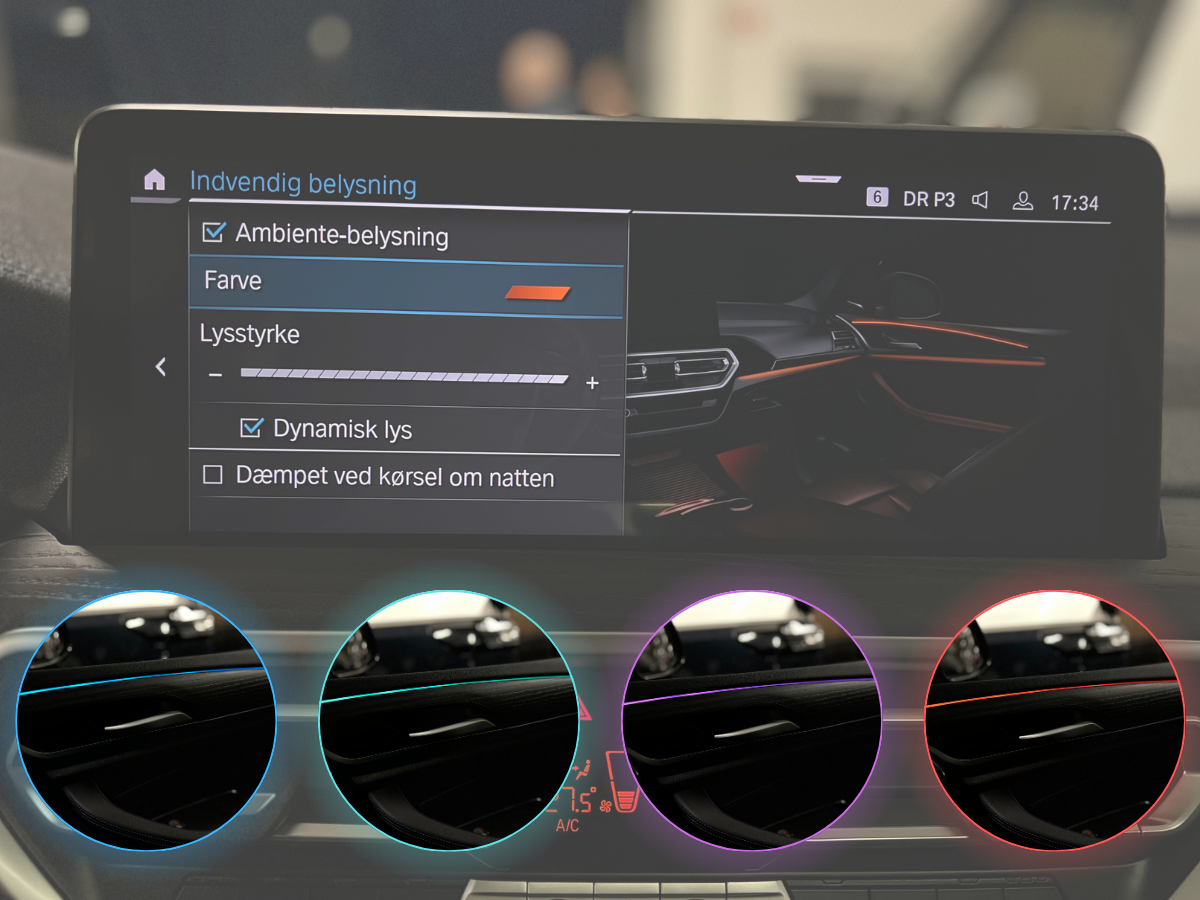The width and height of the screenshot is (1200, 900).
Task: Go back with the left arrow
Action: coord(161,367)
